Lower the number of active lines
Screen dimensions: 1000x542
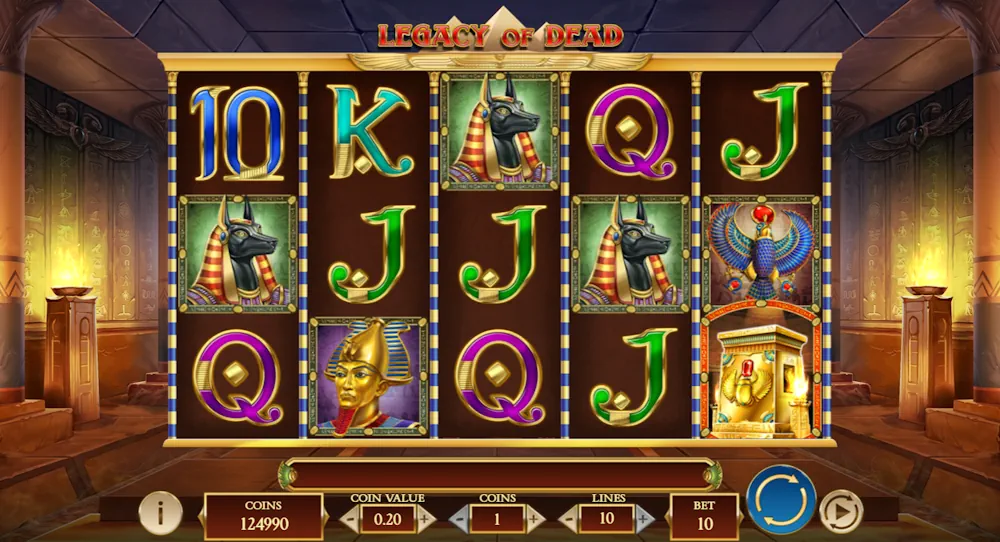pyautogui.click(x=569, y=519)
